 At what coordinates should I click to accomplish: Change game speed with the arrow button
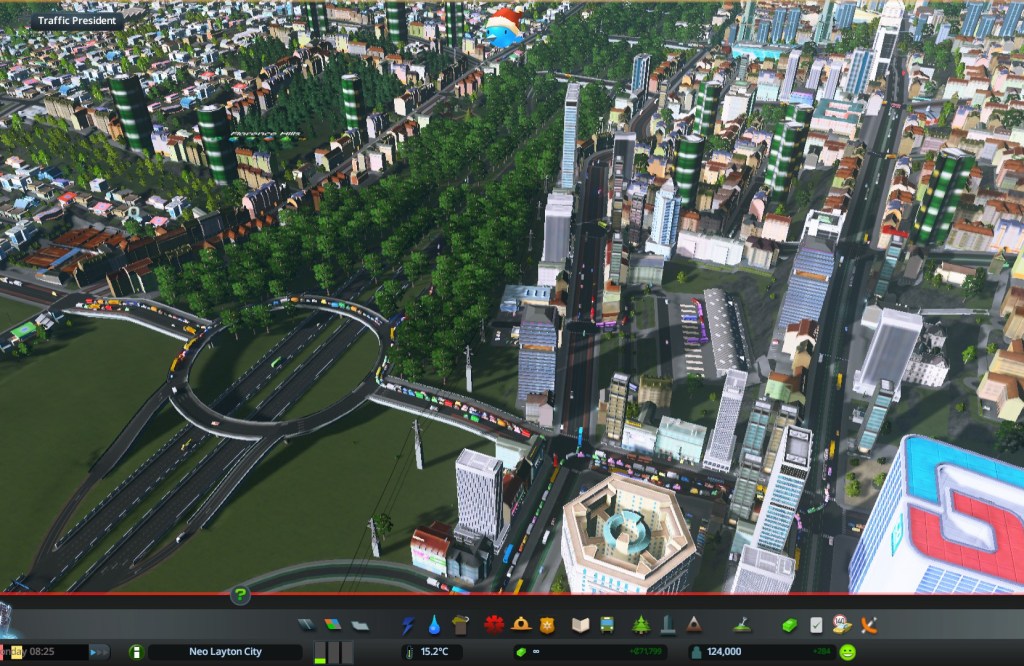[99, 652]
